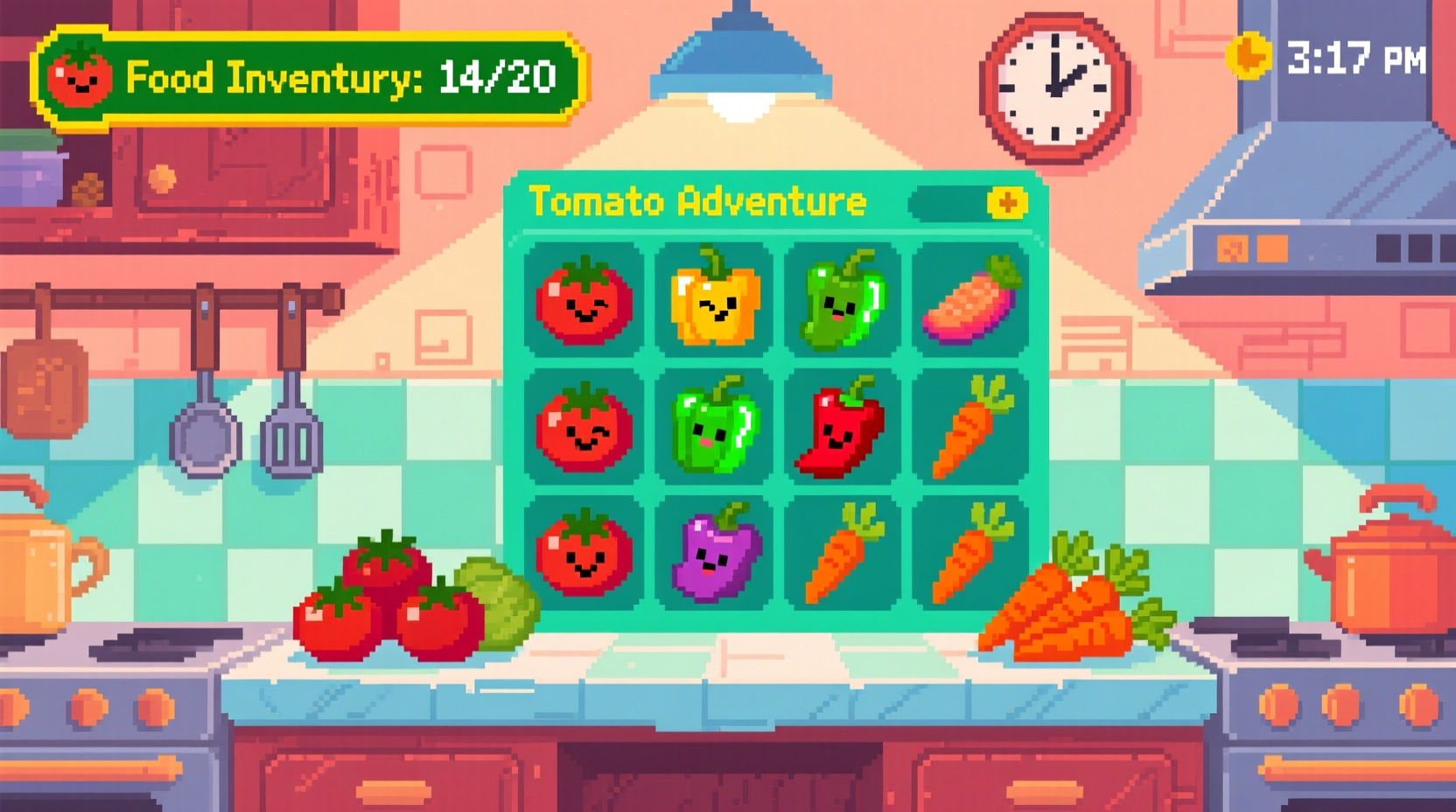Viewport: 1456px width, 812px height.
Task: Select an empty inventory slot below the chili
Action: 843,551
